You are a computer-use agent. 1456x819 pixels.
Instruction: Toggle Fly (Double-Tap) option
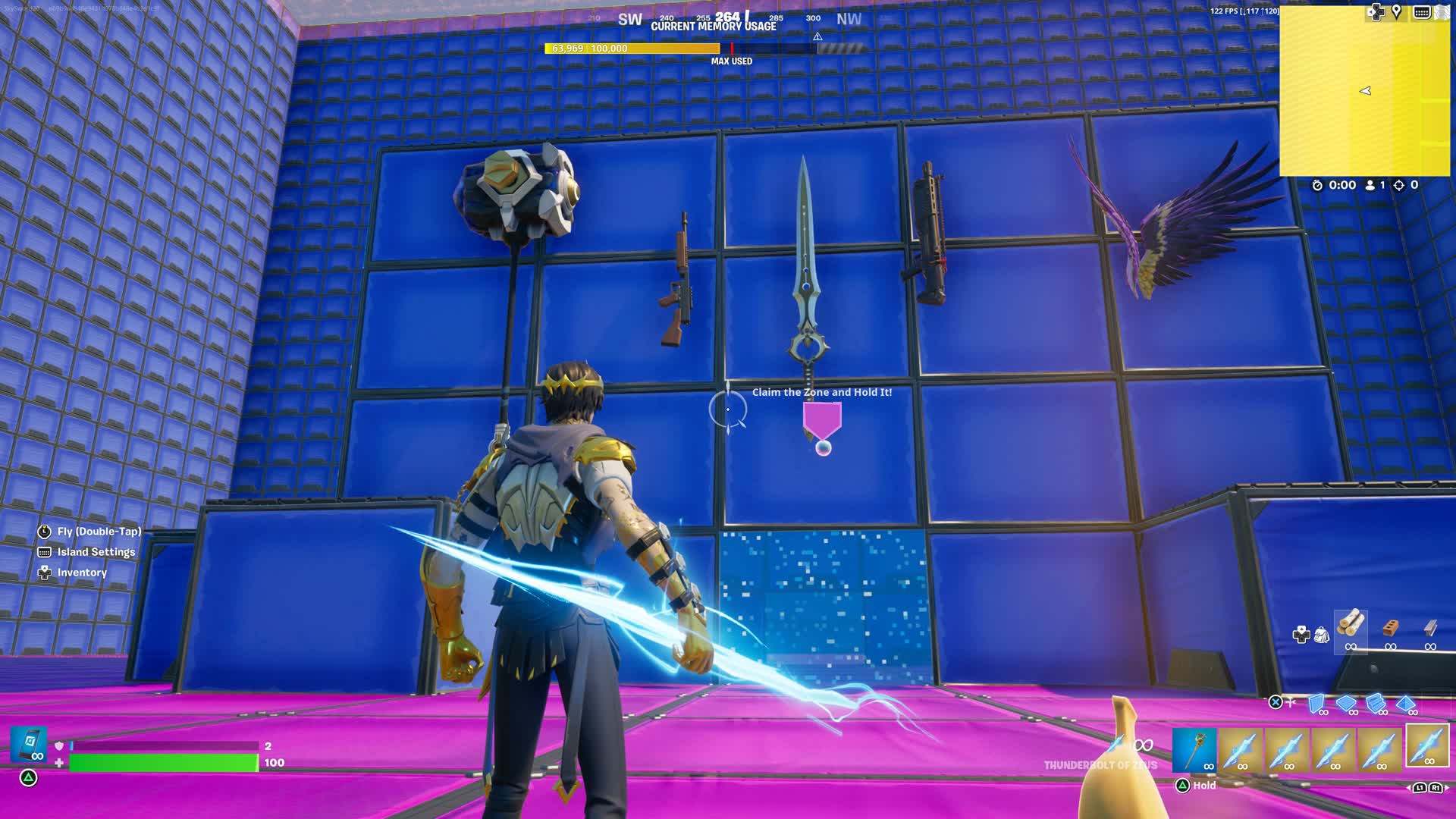[x=99, y=532]
